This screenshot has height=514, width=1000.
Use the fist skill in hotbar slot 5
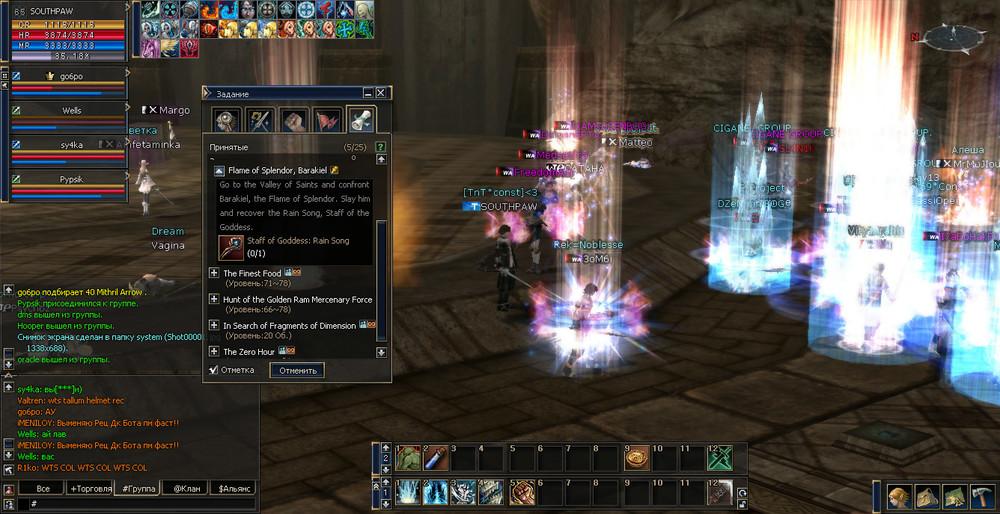pos(520,491)
